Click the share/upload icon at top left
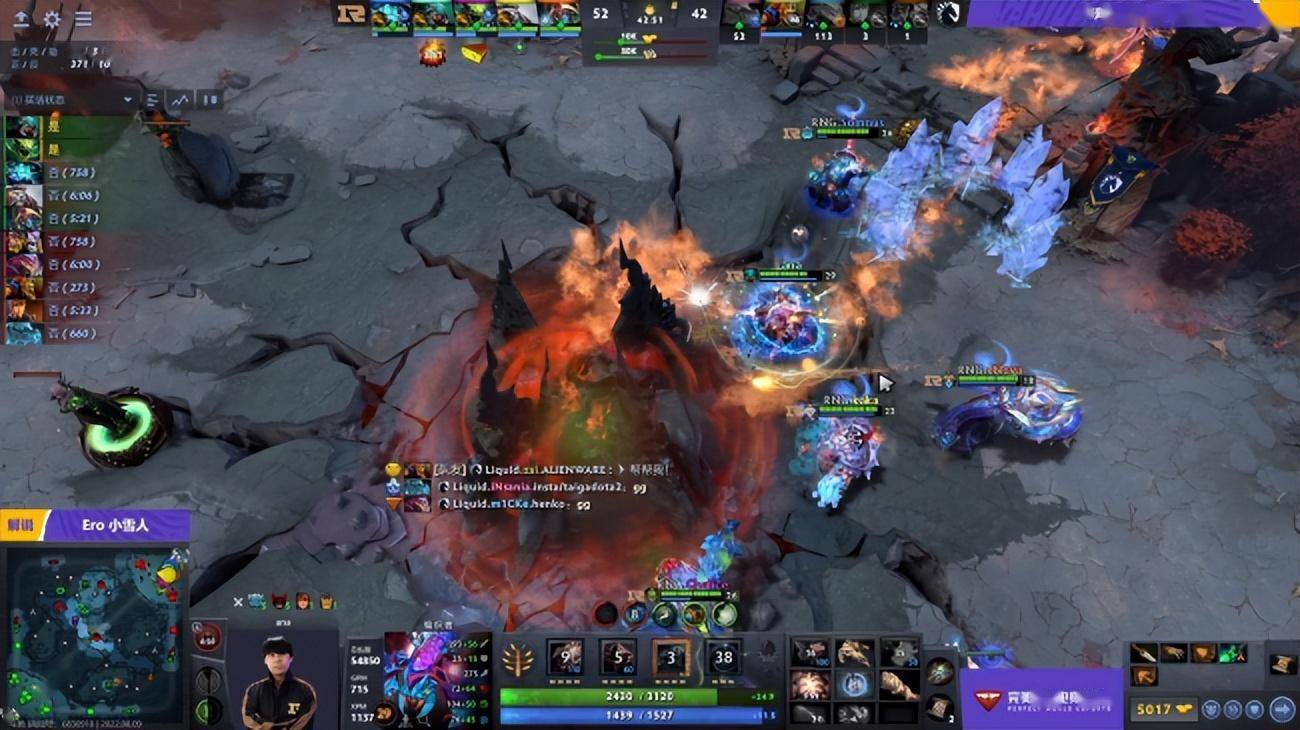This screenshot has height=730, width=1300. [x=21, y=17]
